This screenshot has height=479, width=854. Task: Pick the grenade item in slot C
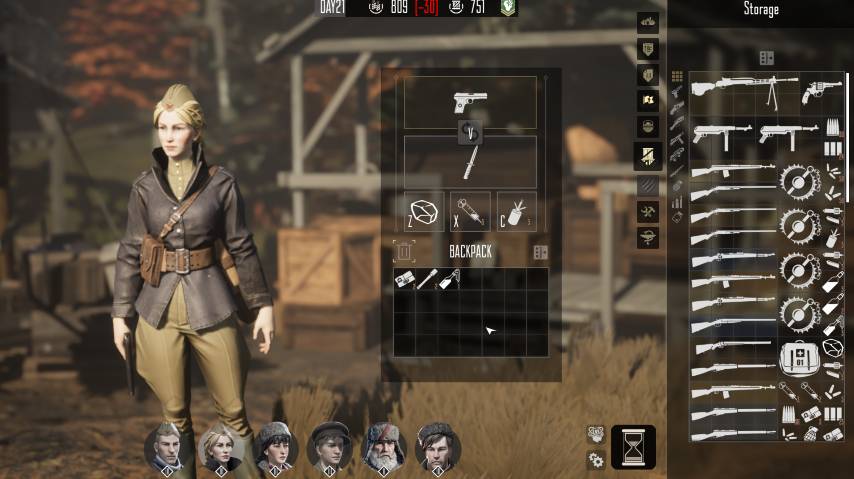pos(516,212)
